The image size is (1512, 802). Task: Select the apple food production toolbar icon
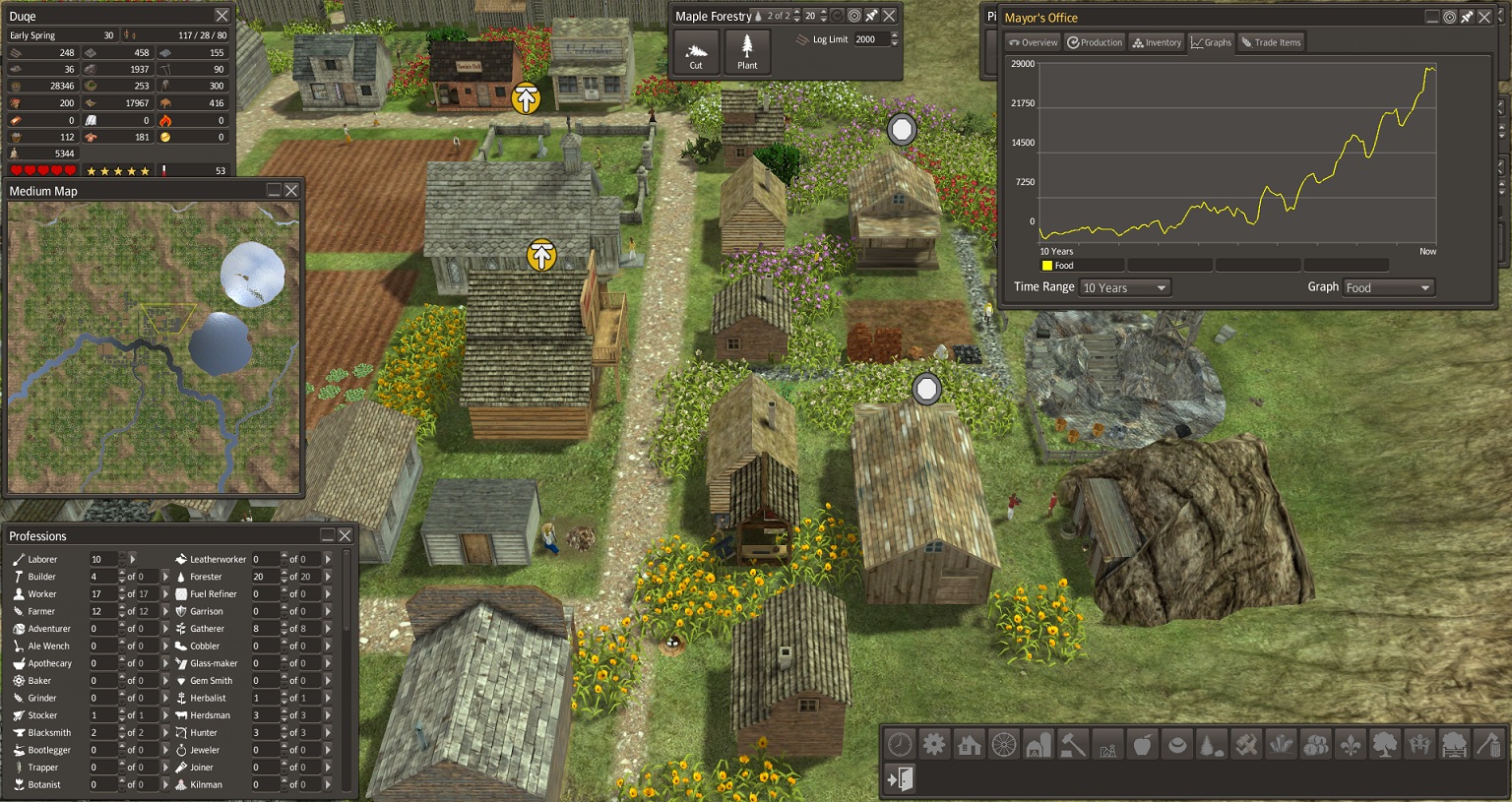1142,745
